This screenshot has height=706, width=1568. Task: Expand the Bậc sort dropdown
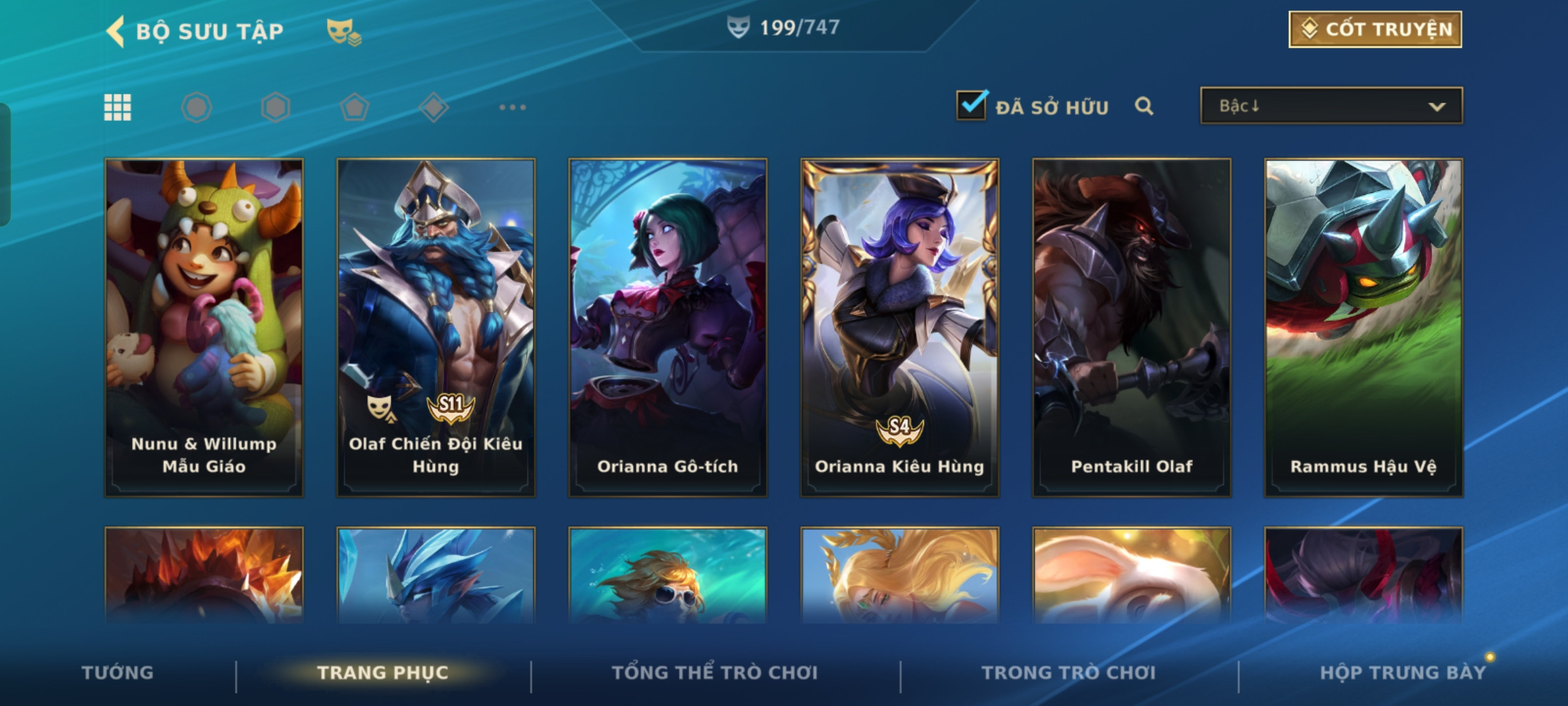tap(1331, 106)
